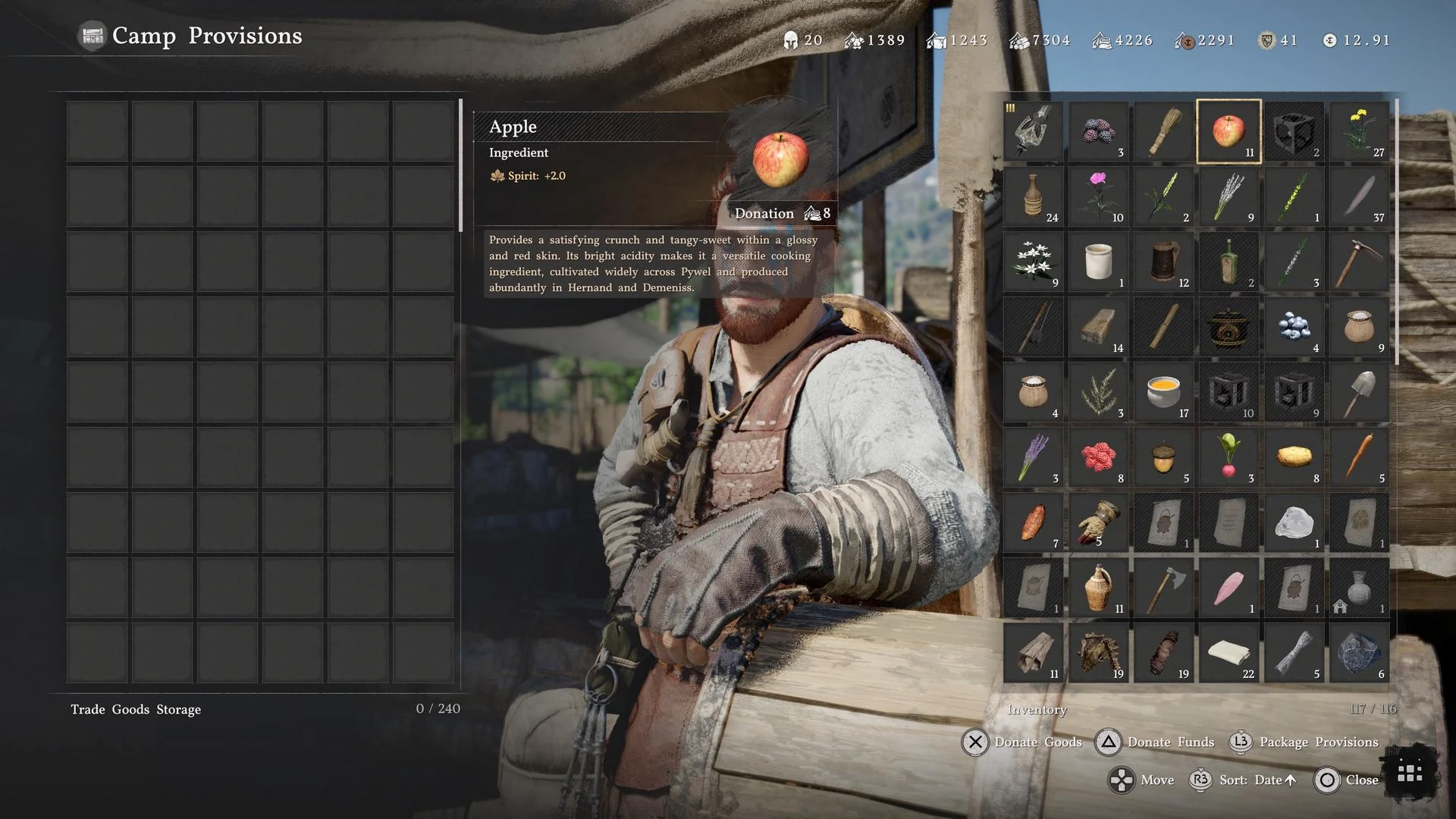Select the leather glove item

(x=1098, y=522)
